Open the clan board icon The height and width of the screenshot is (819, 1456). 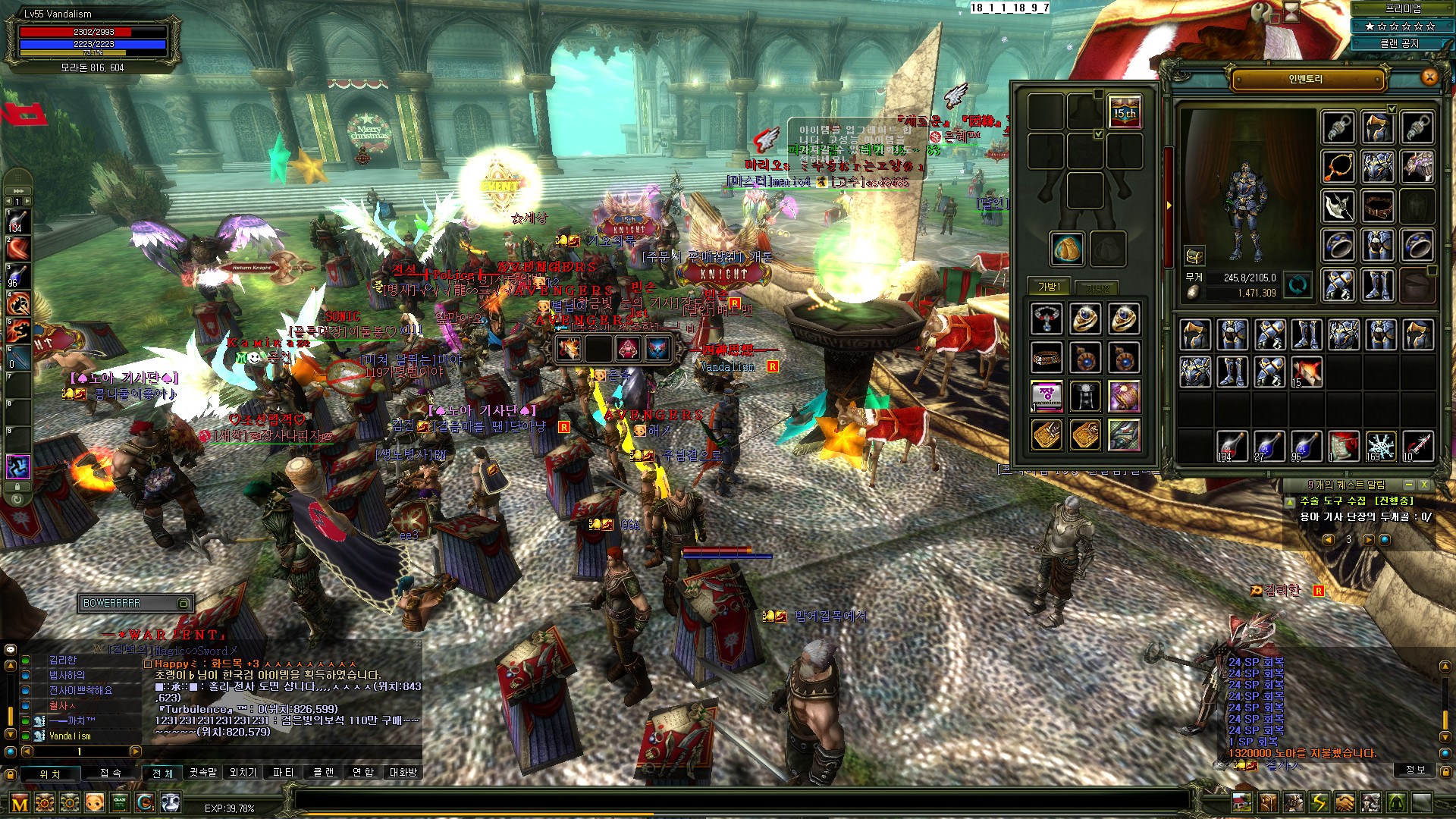[120, 802]
